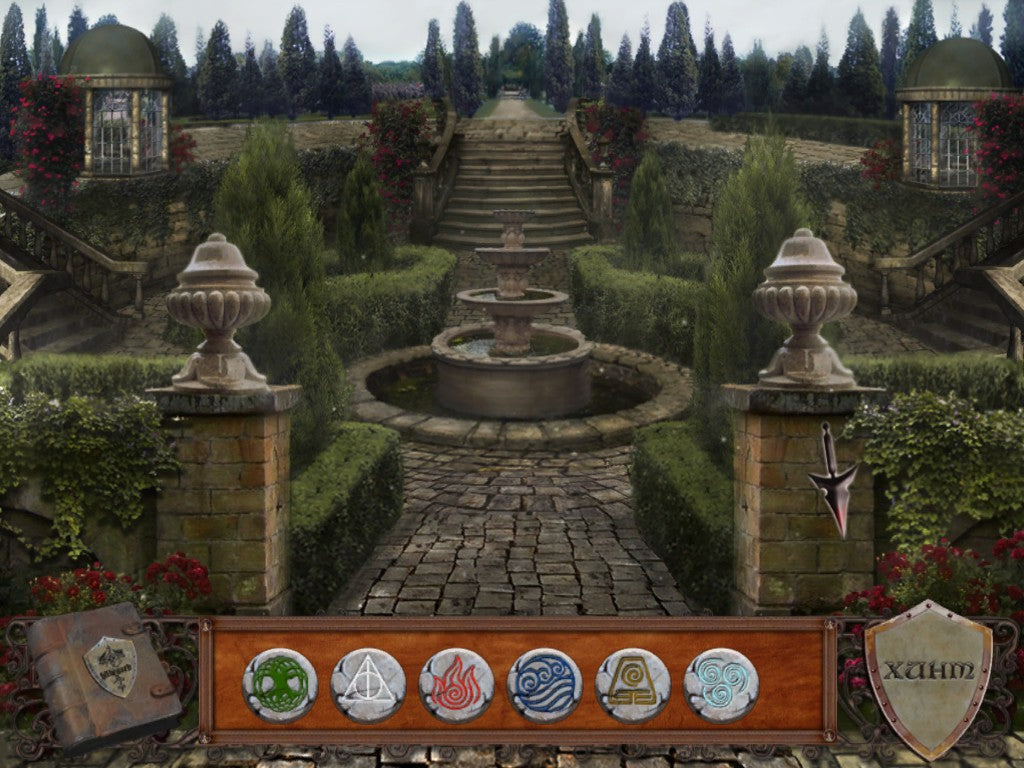
Task: Use the ХИНТ shield hint button
Action: [928, 673]
